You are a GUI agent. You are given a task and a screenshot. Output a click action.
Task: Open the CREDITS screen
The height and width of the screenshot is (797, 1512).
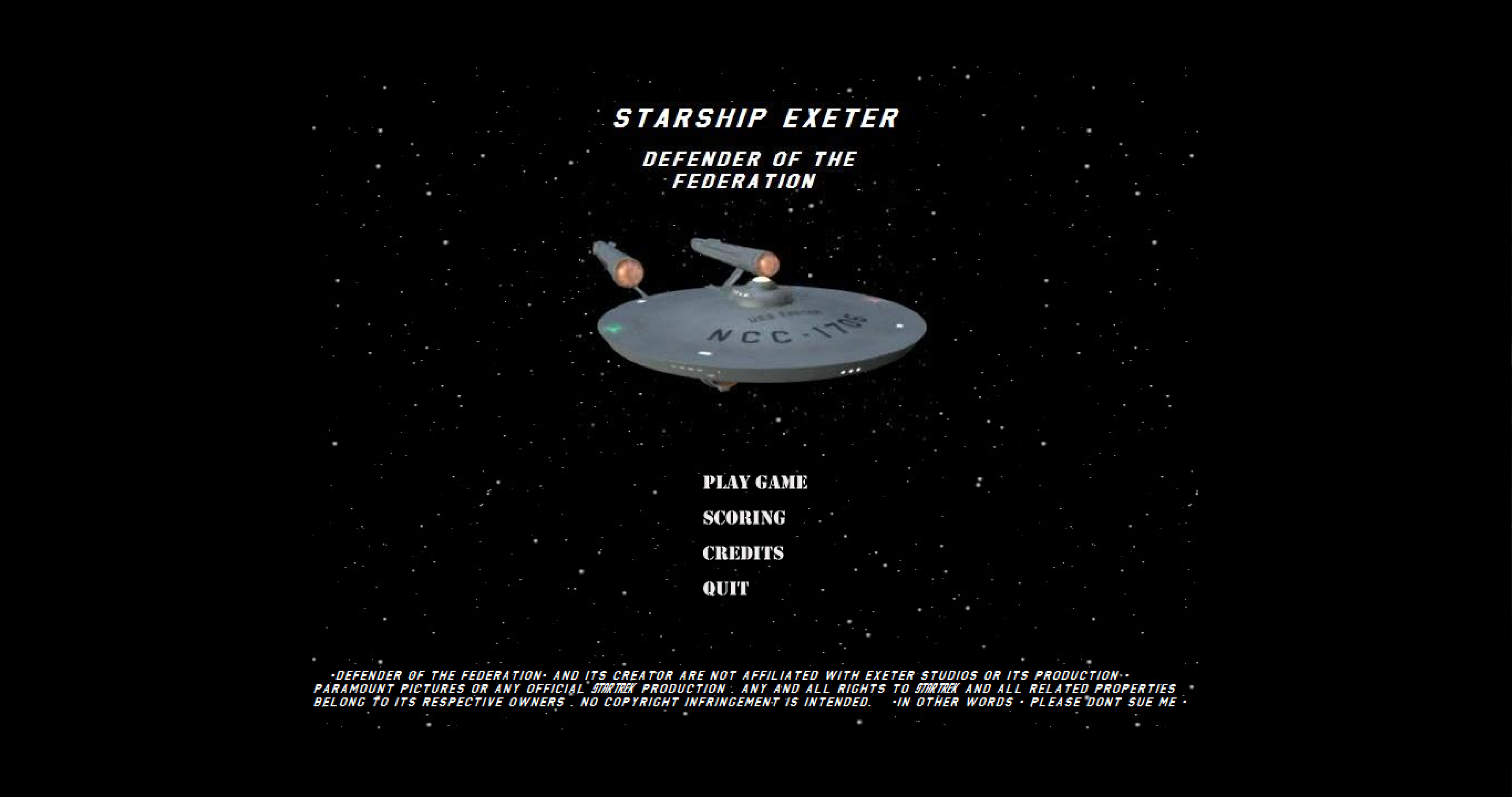pos(743,552)
